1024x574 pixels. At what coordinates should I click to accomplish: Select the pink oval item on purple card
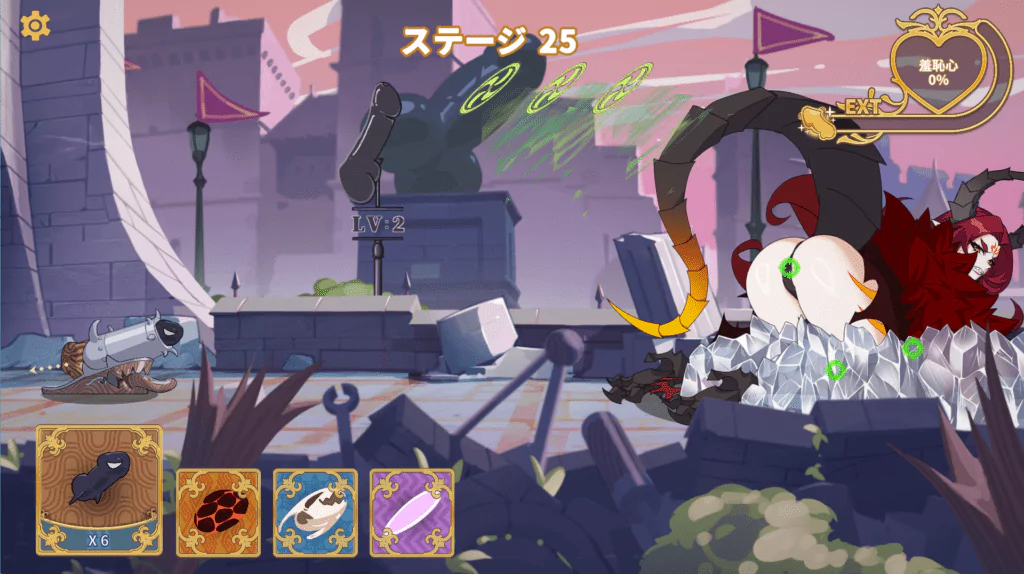point(411,512)
